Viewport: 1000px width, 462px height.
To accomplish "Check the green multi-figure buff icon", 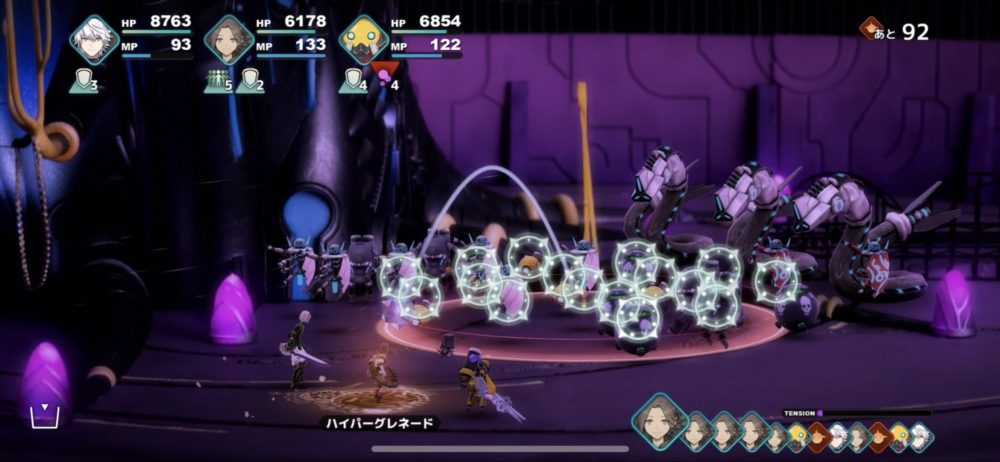I will coord(217,81).
